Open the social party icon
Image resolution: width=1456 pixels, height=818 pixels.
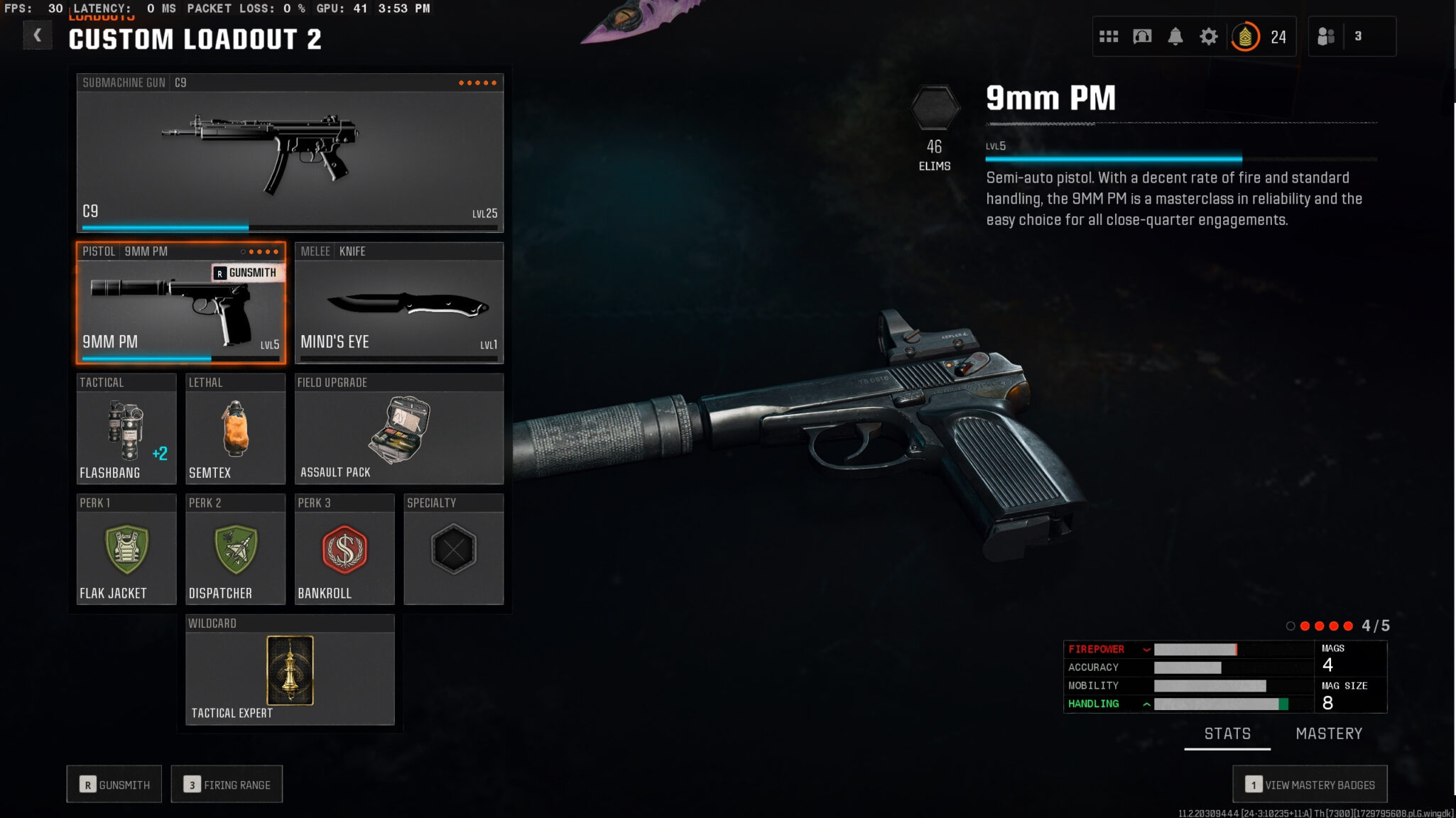point(1326,36)
